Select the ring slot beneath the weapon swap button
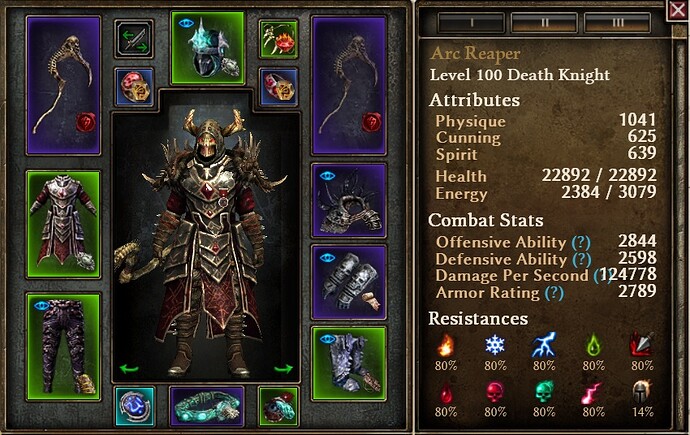Image resolution: width=690 pixels, height=435 pixels. (134, 87)
